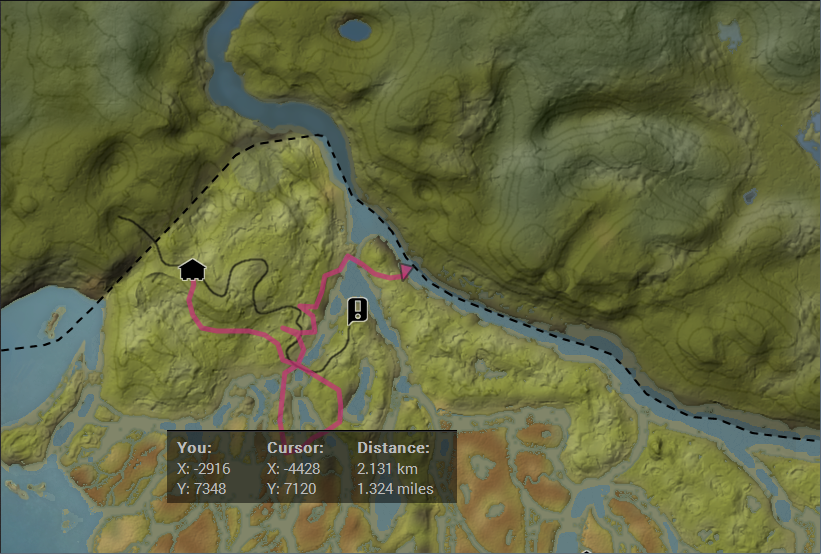Select the black house outpost marker
821x554 pixels.
[192, 269]
